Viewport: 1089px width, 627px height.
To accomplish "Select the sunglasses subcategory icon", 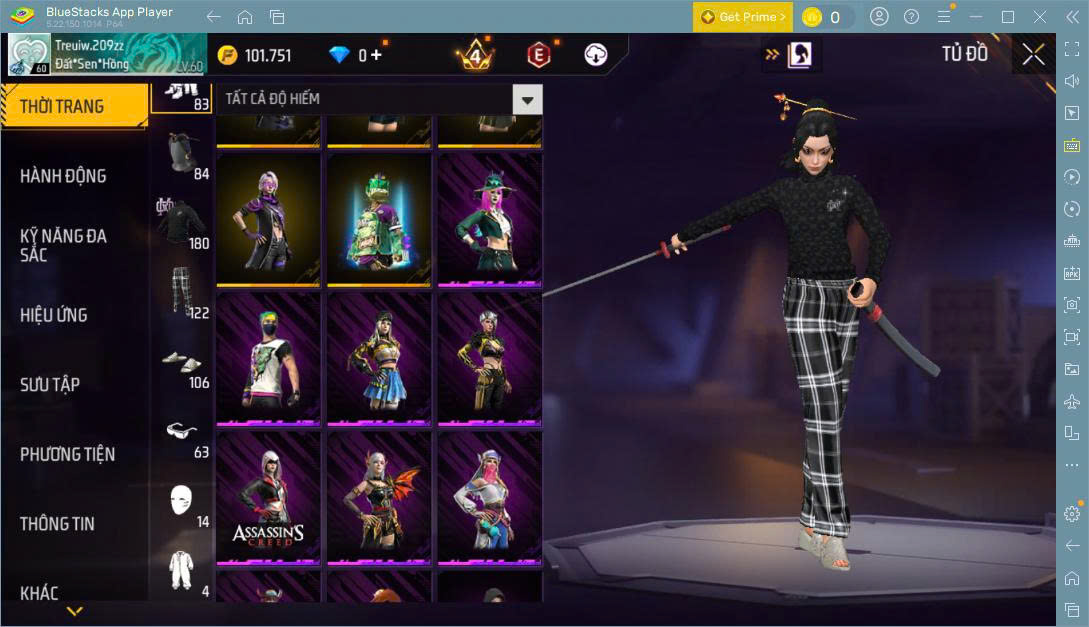I will coord(181,430).
